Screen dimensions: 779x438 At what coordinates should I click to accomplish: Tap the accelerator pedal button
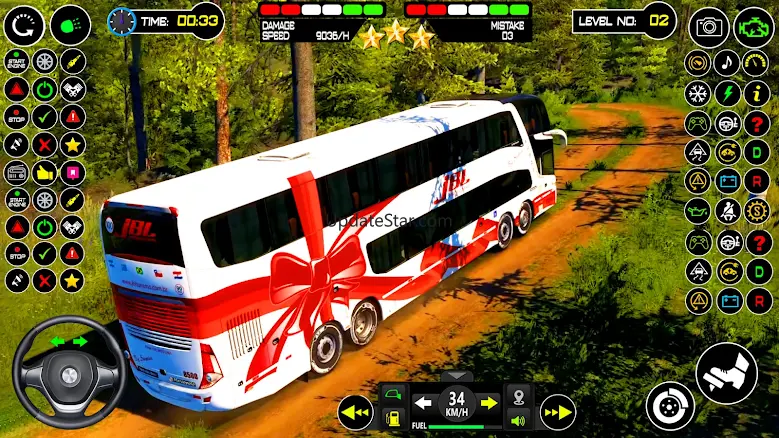(726, 373)
